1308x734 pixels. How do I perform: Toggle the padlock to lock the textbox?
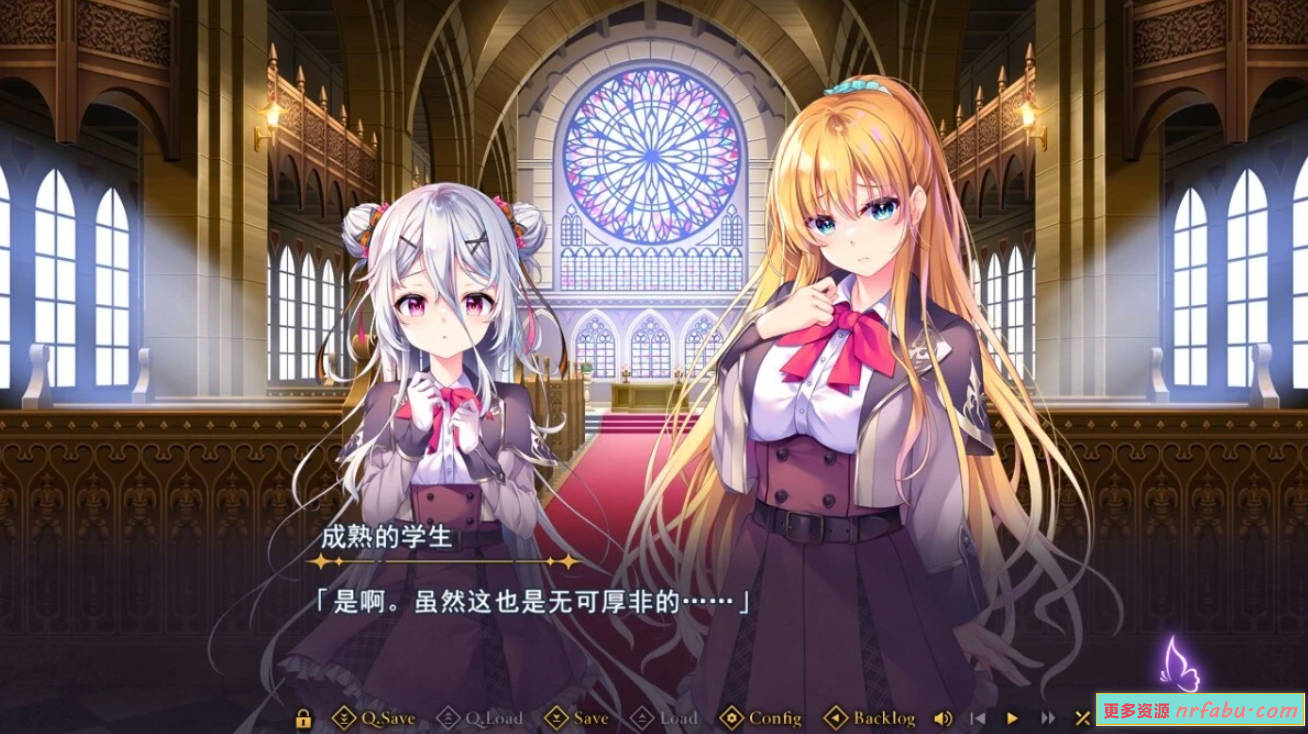(303, 717)
